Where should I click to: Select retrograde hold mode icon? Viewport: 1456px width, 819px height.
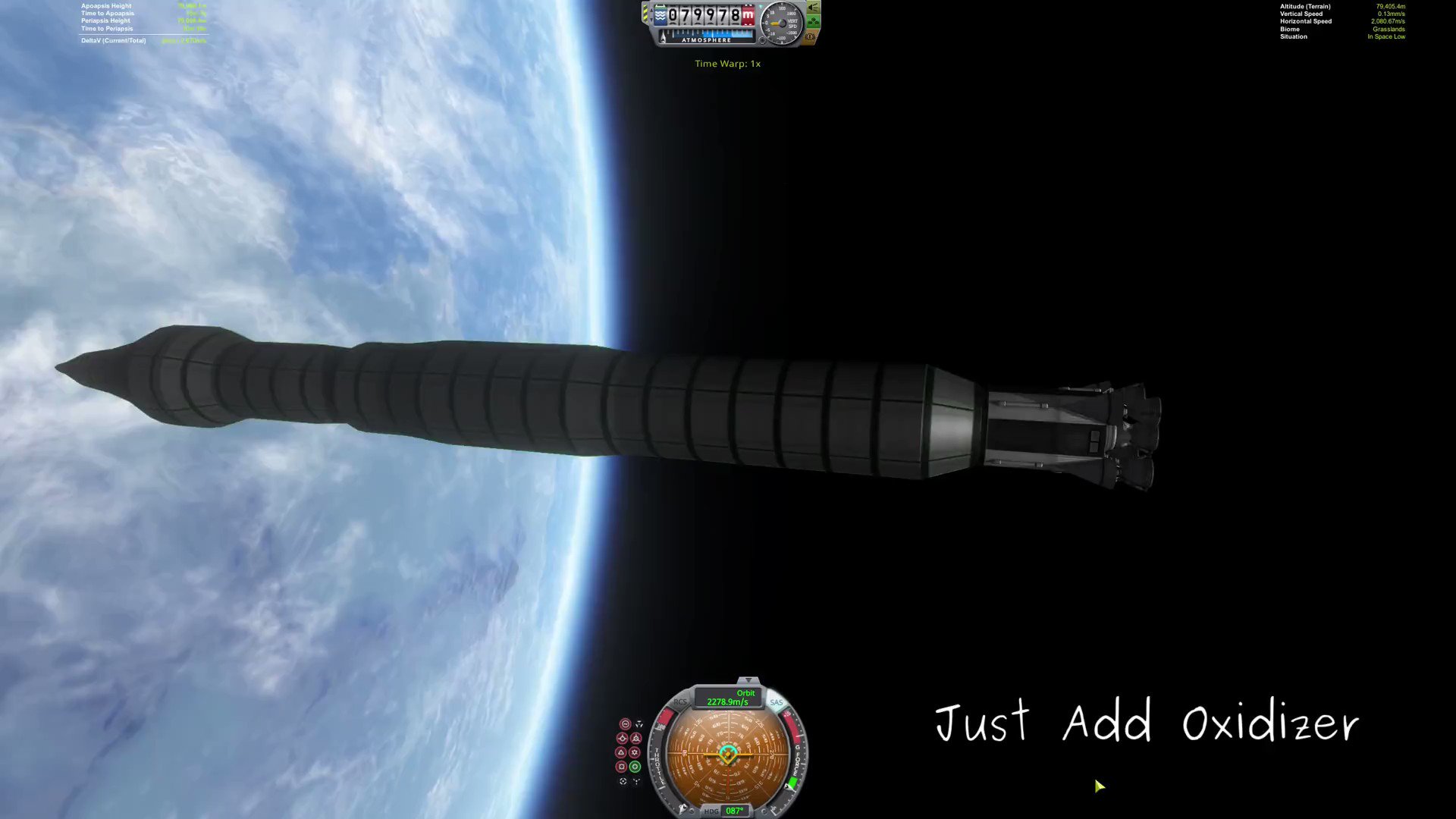(x=637, y=738)
